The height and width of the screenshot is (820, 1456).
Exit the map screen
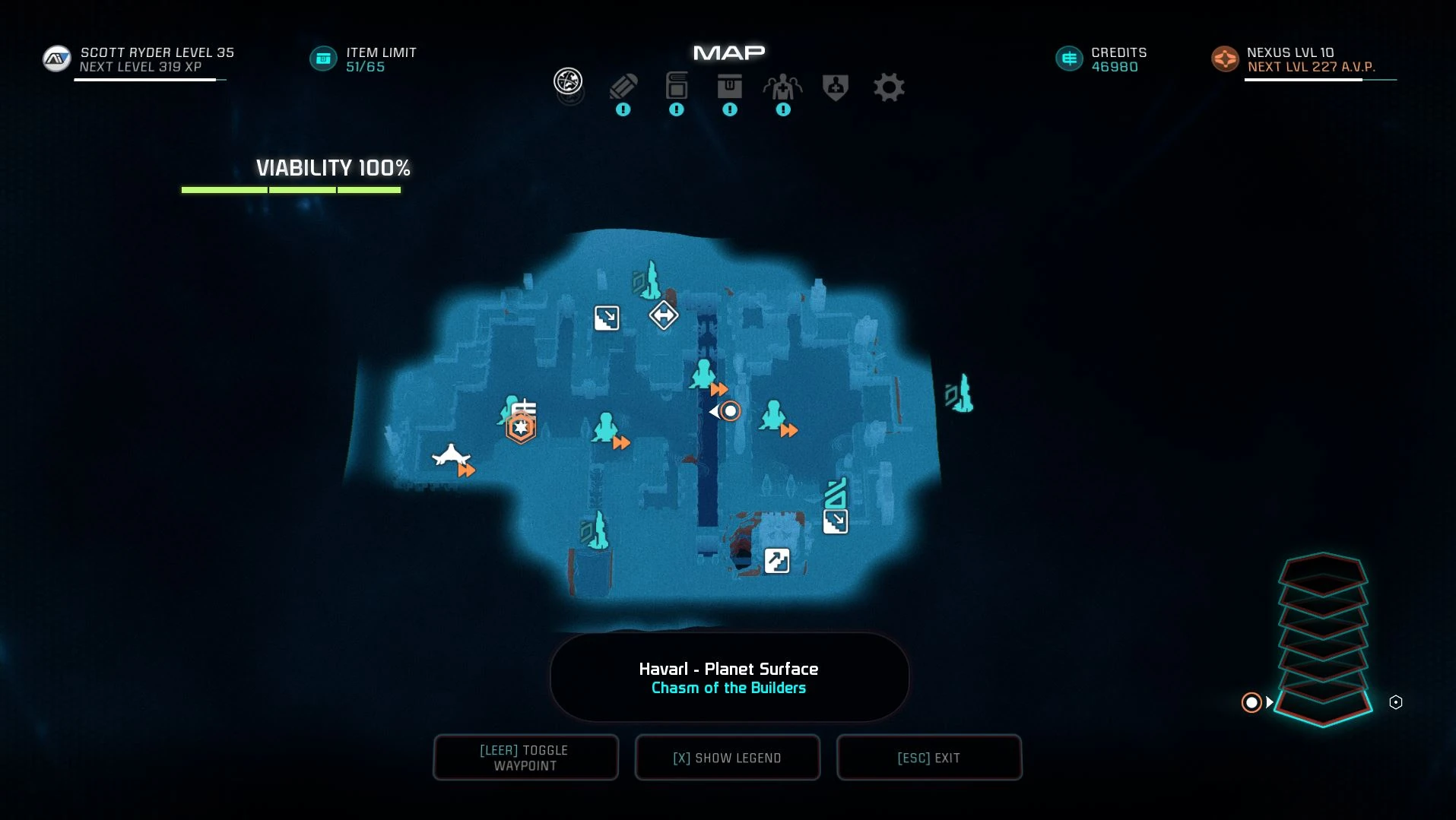pyautogui.click(x=929, y=758)
